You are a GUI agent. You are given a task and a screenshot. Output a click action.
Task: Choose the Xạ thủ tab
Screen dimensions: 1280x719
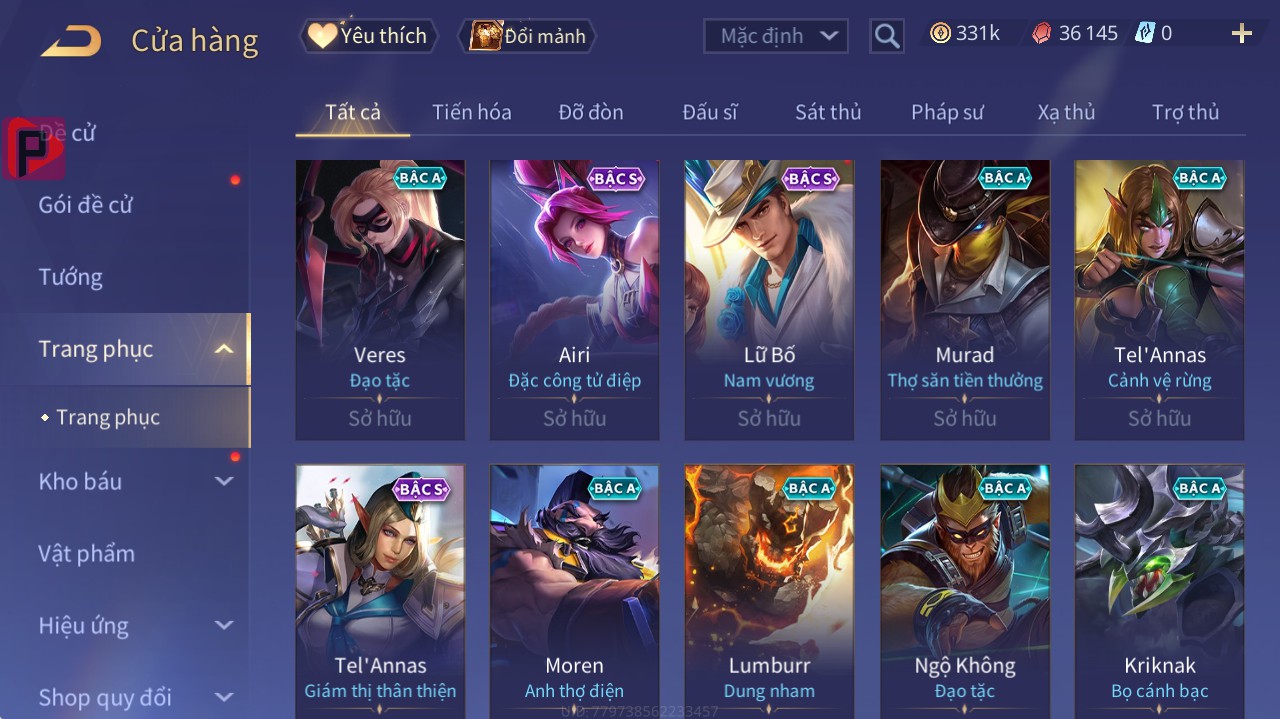(x=1066, y=112)
